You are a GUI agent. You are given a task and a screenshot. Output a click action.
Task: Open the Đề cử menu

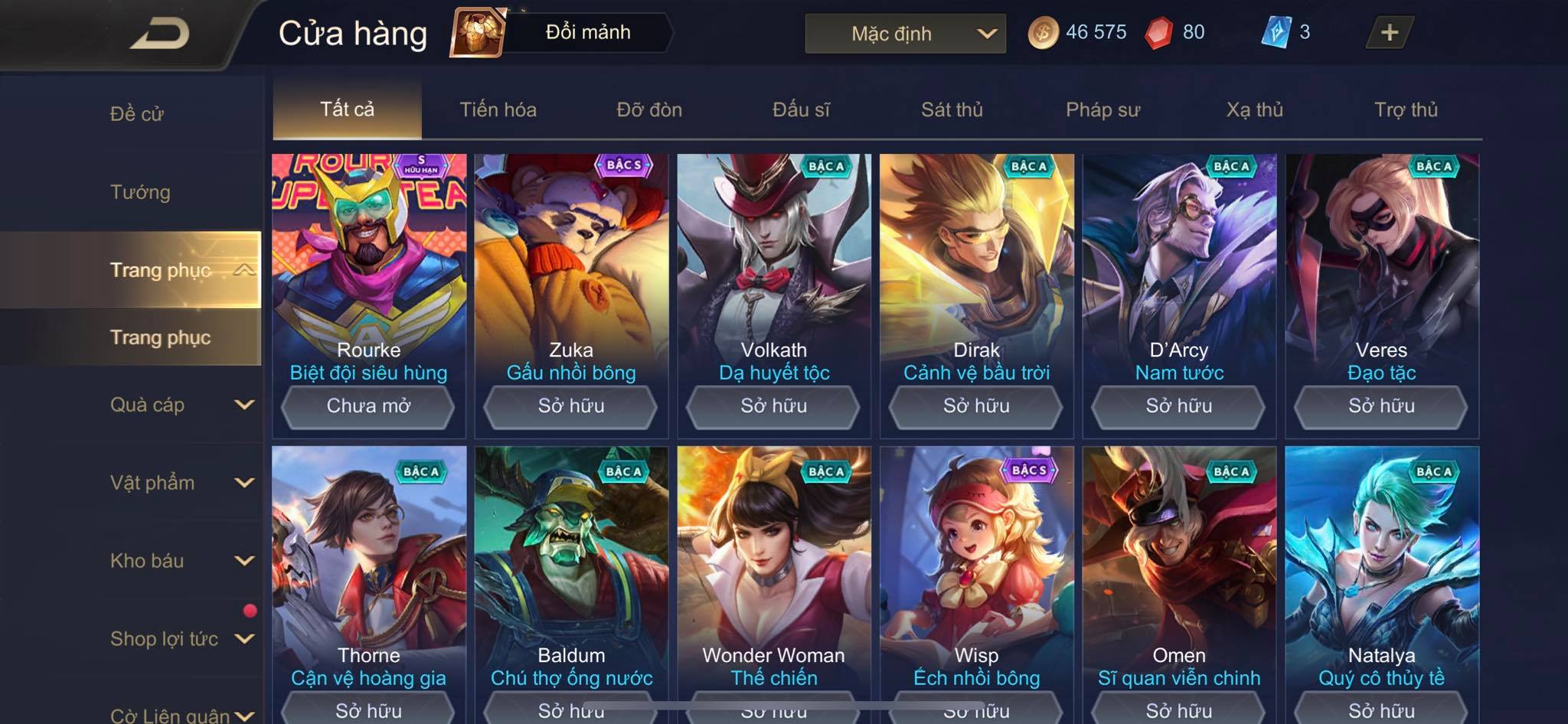click(136, 114)
